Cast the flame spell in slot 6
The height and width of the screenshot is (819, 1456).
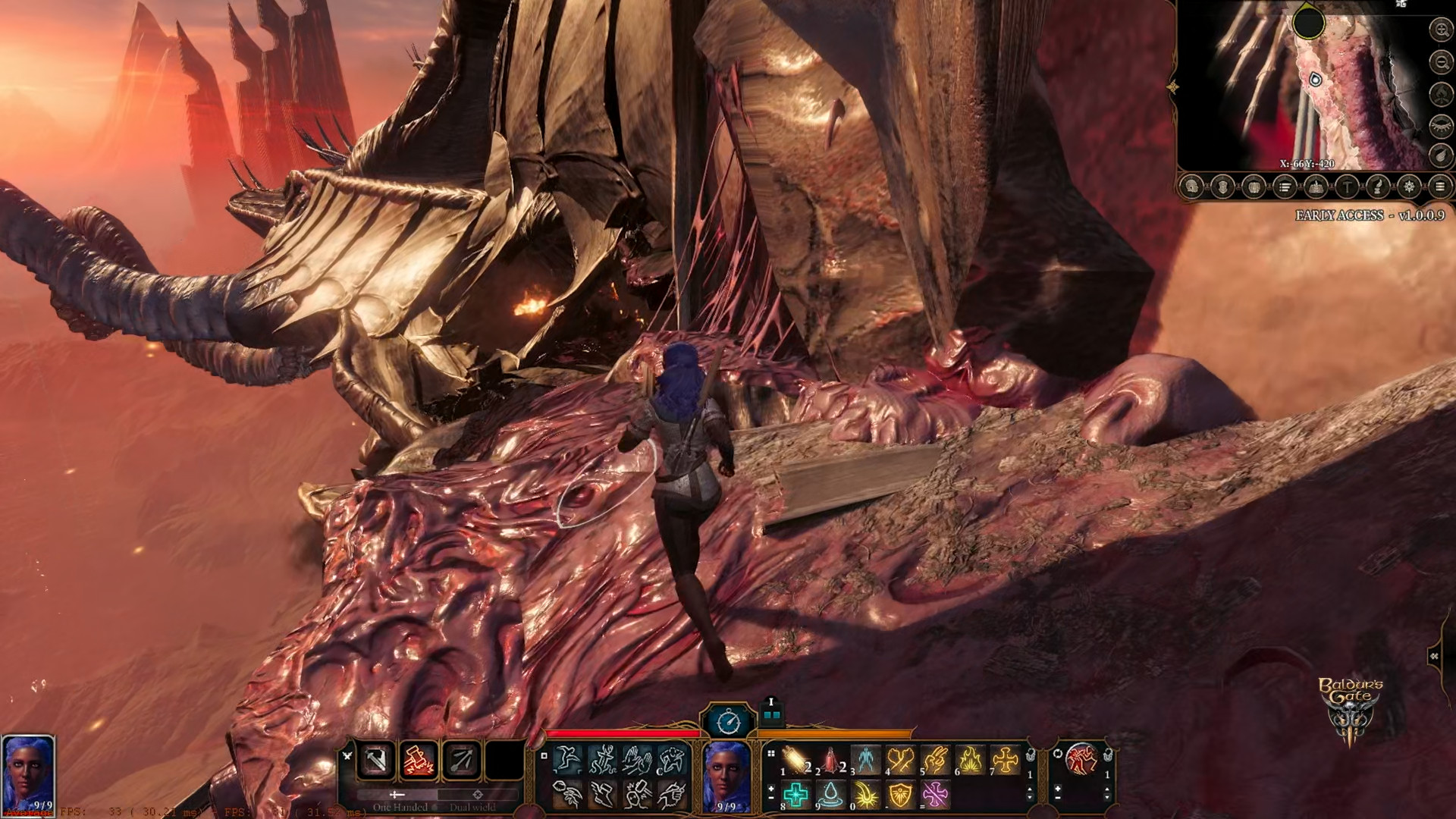click(970, 759)
